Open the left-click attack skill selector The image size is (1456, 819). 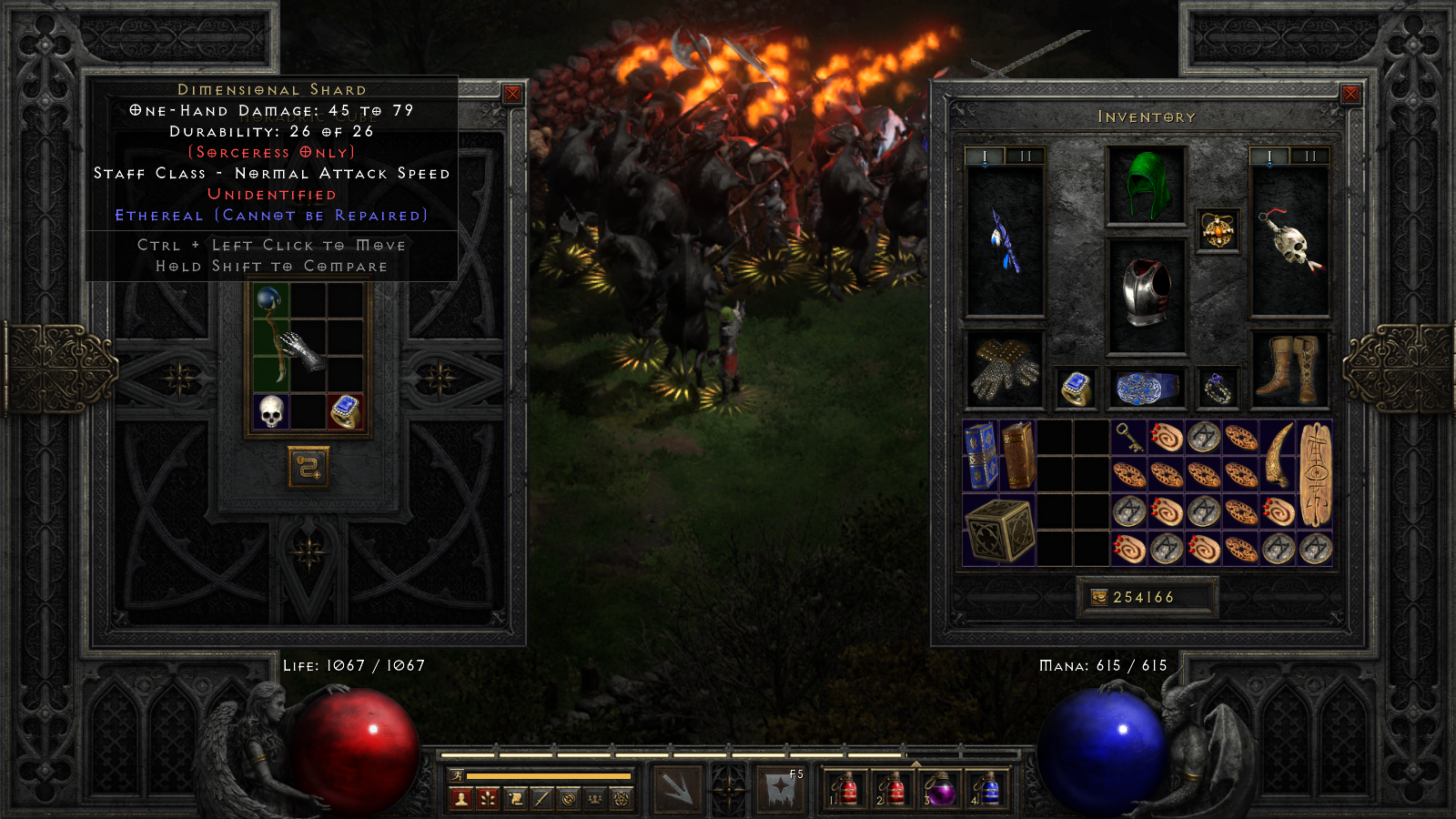click(x=677, y=788)
